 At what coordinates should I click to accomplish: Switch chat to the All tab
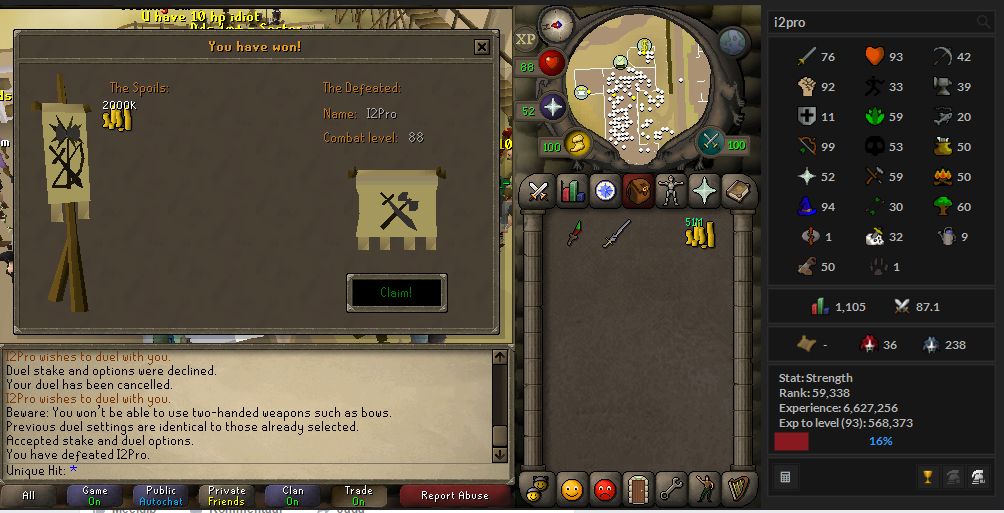[29, 495]
